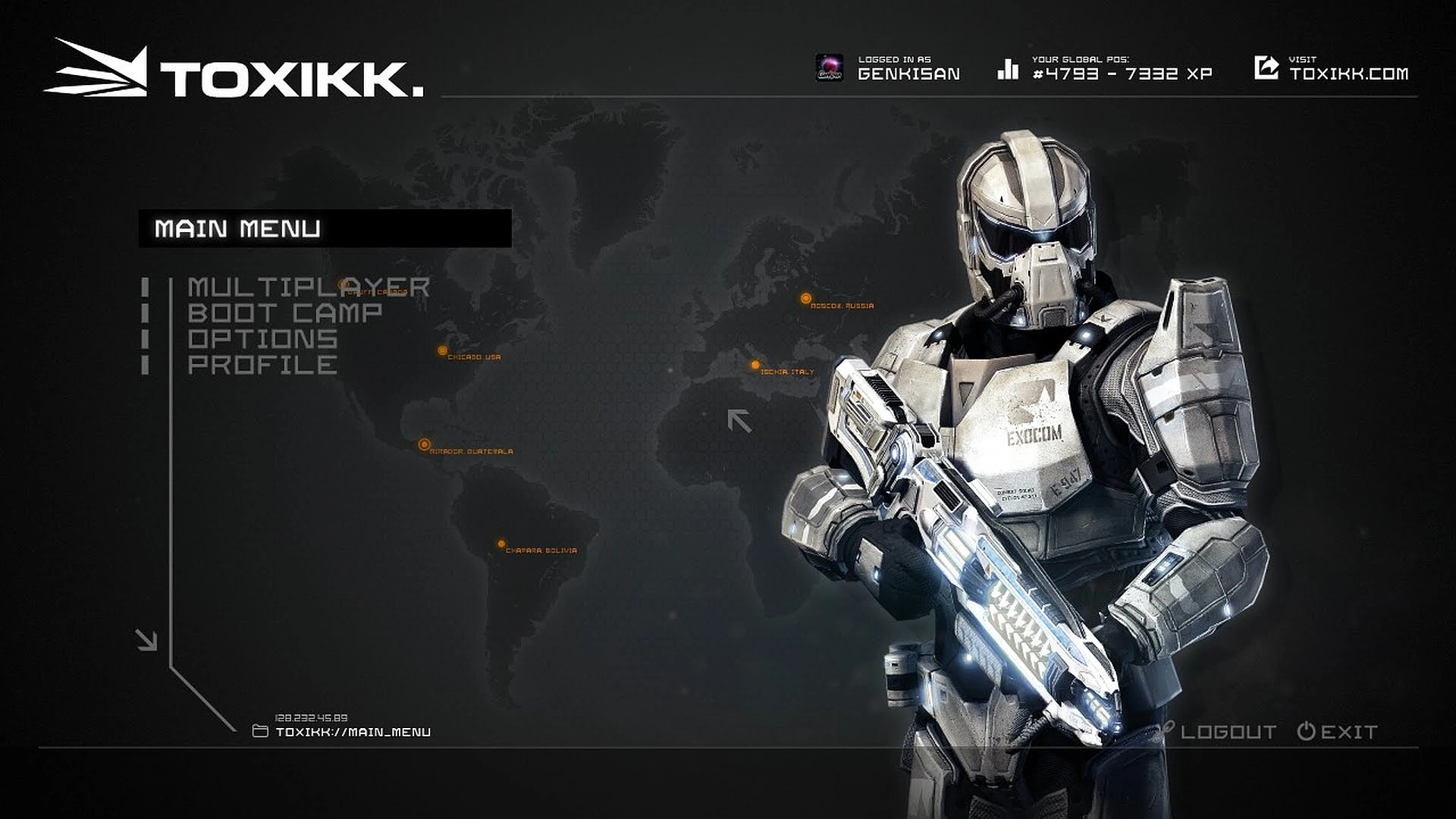Select the Chicago, USA map marker
Image resolution: width=1456 pixels, height=819 pixels.
442,350
